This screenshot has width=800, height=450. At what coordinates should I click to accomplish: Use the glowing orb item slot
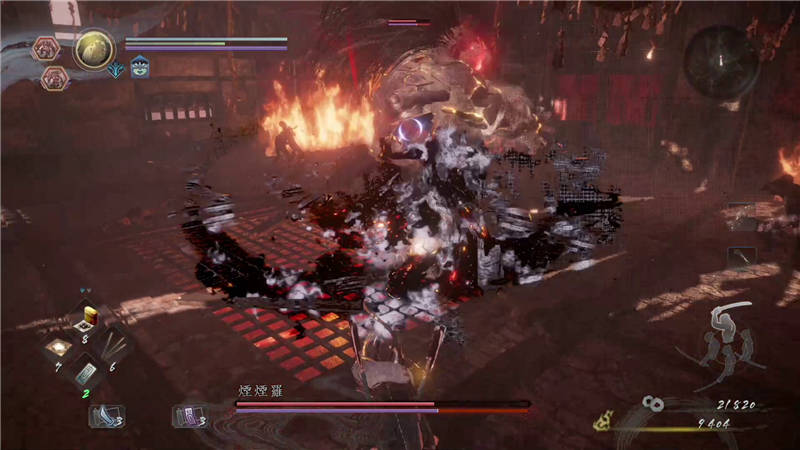59,347
